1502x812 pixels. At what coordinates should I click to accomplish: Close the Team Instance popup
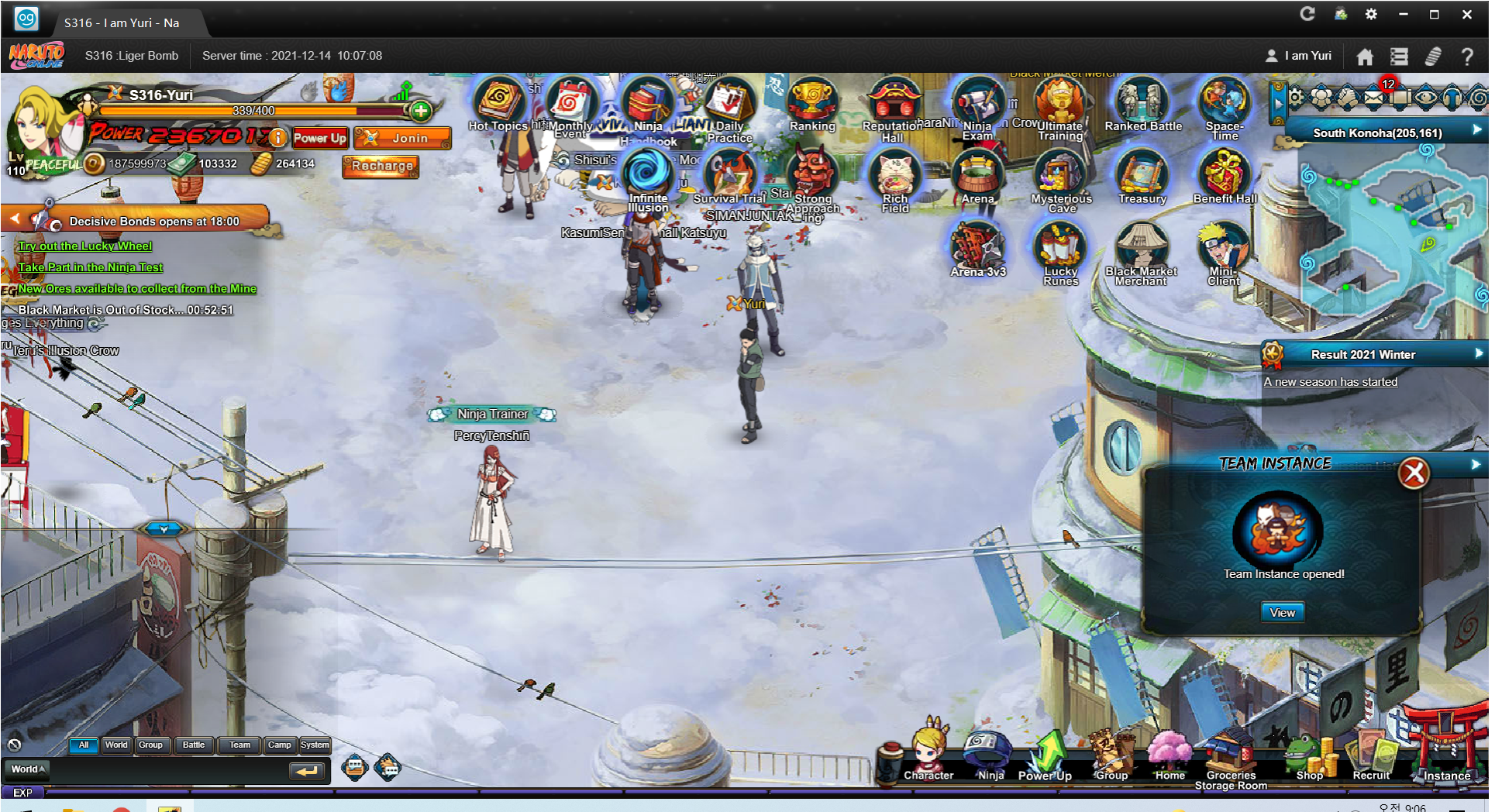tap(1414, 473)
